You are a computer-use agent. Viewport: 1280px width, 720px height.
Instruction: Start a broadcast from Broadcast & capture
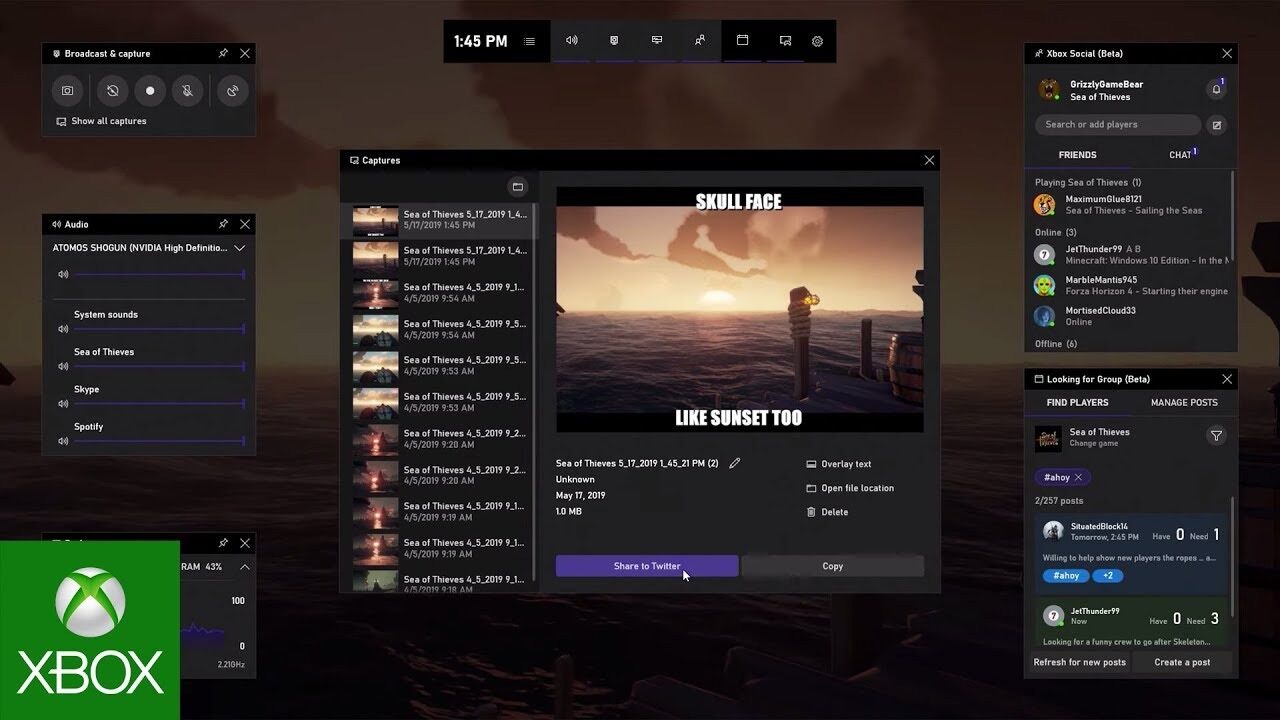click(x=231, y=91)
